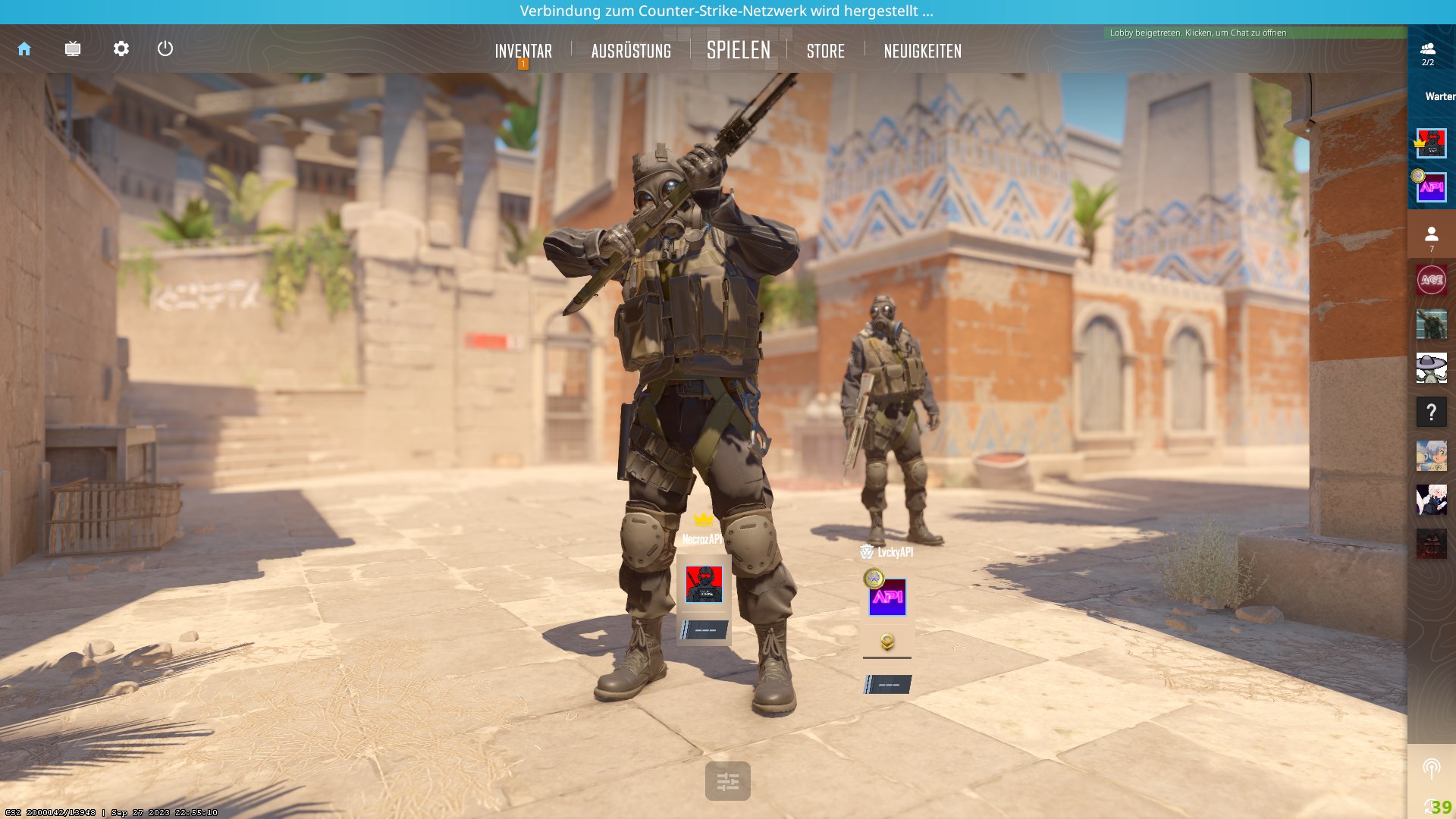Viewport: 1456px width, 819px height.
Task: Open the friends list person icon
Action: point(1432,237)
